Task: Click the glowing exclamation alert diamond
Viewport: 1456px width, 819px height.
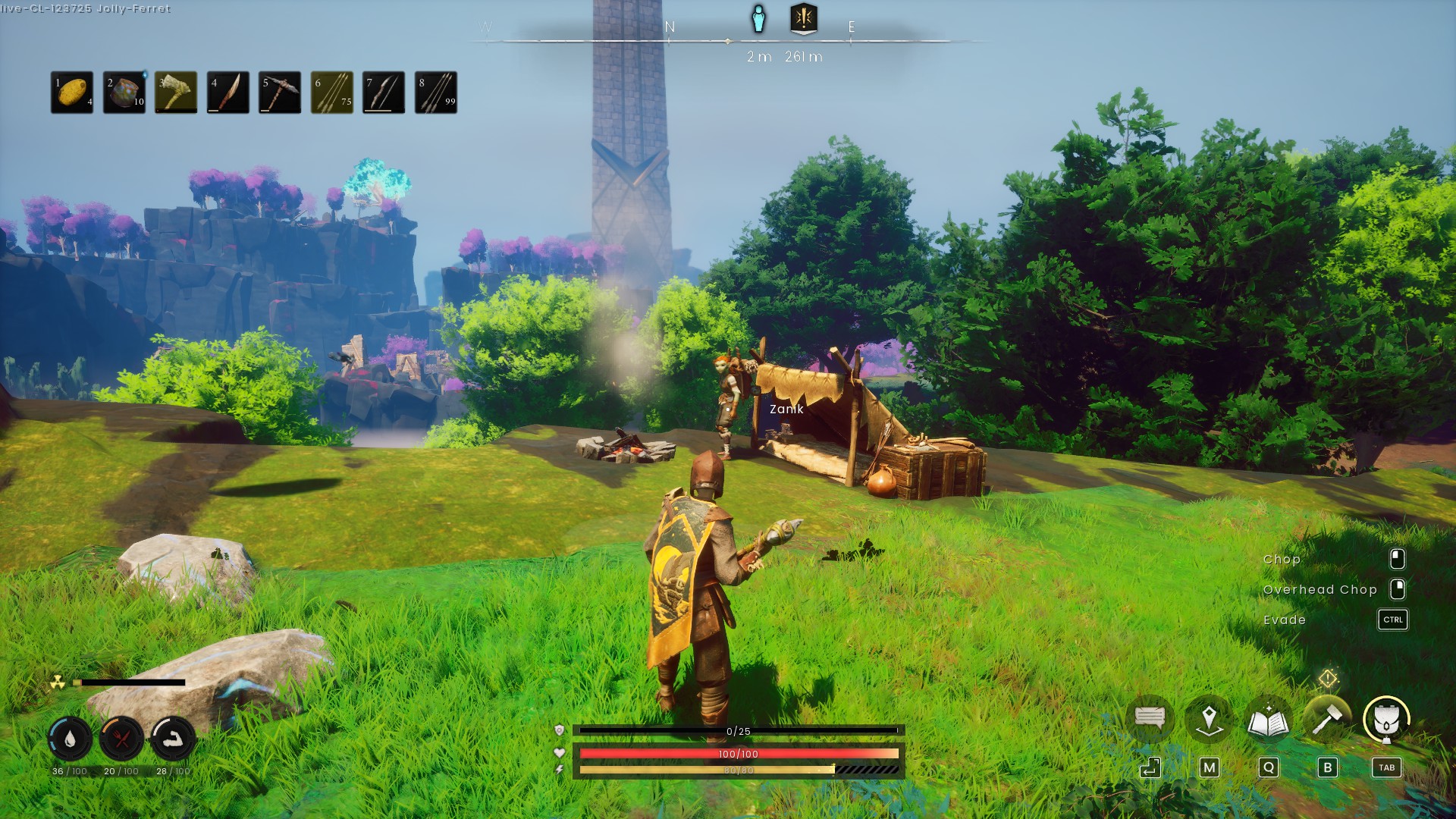Action: (x=1328, y=678)
